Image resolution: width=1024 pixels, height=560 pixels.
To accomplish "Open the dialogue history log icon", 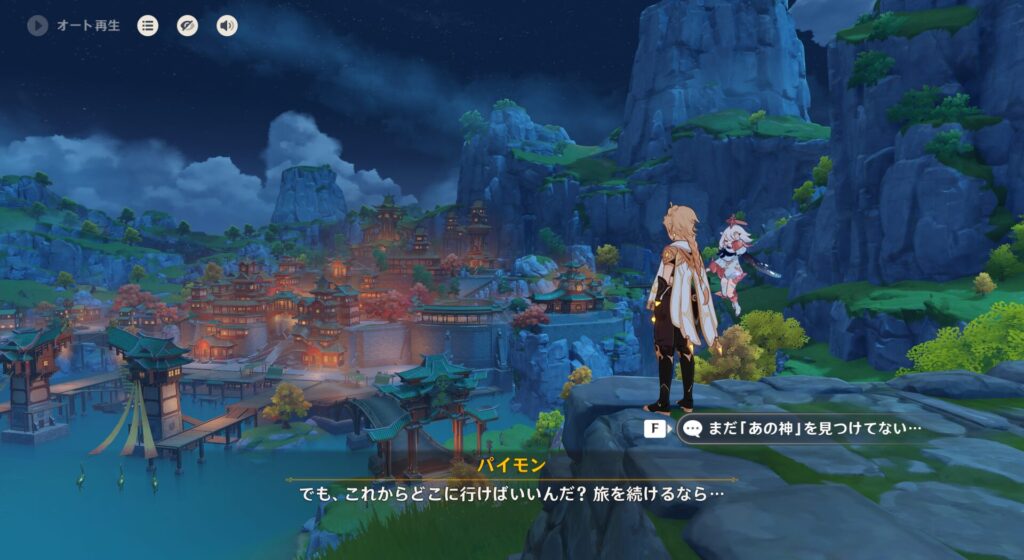I will (x=148, y=26).
